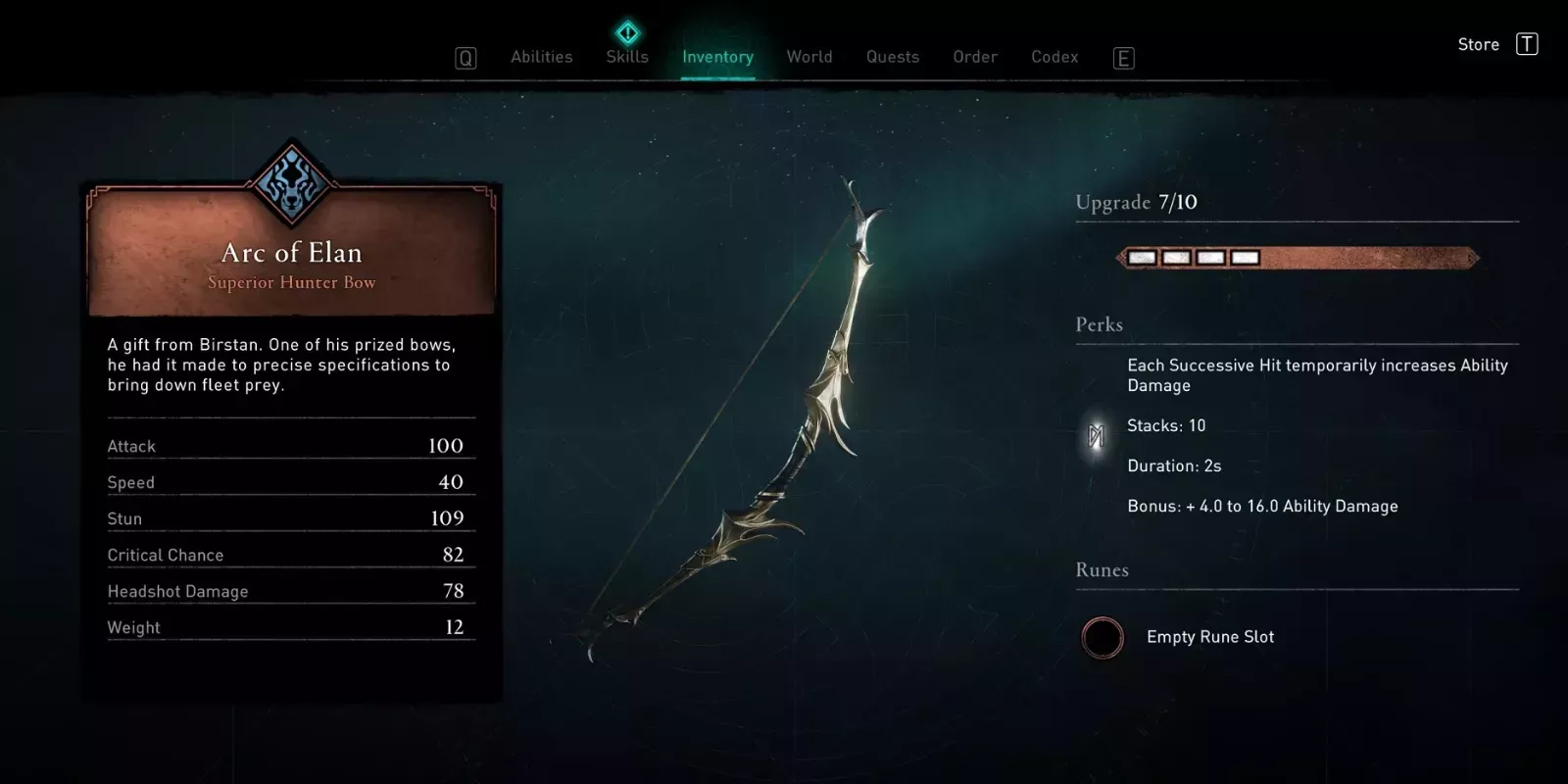Go to the World tab
Screen dimensions: 1568x784
tap(809, 57)
